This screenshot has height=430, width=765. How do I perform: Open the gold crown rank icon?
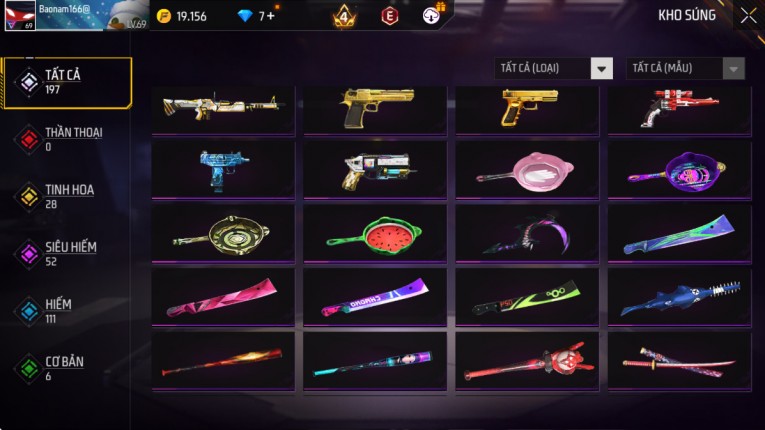click(x=344, y=16)
